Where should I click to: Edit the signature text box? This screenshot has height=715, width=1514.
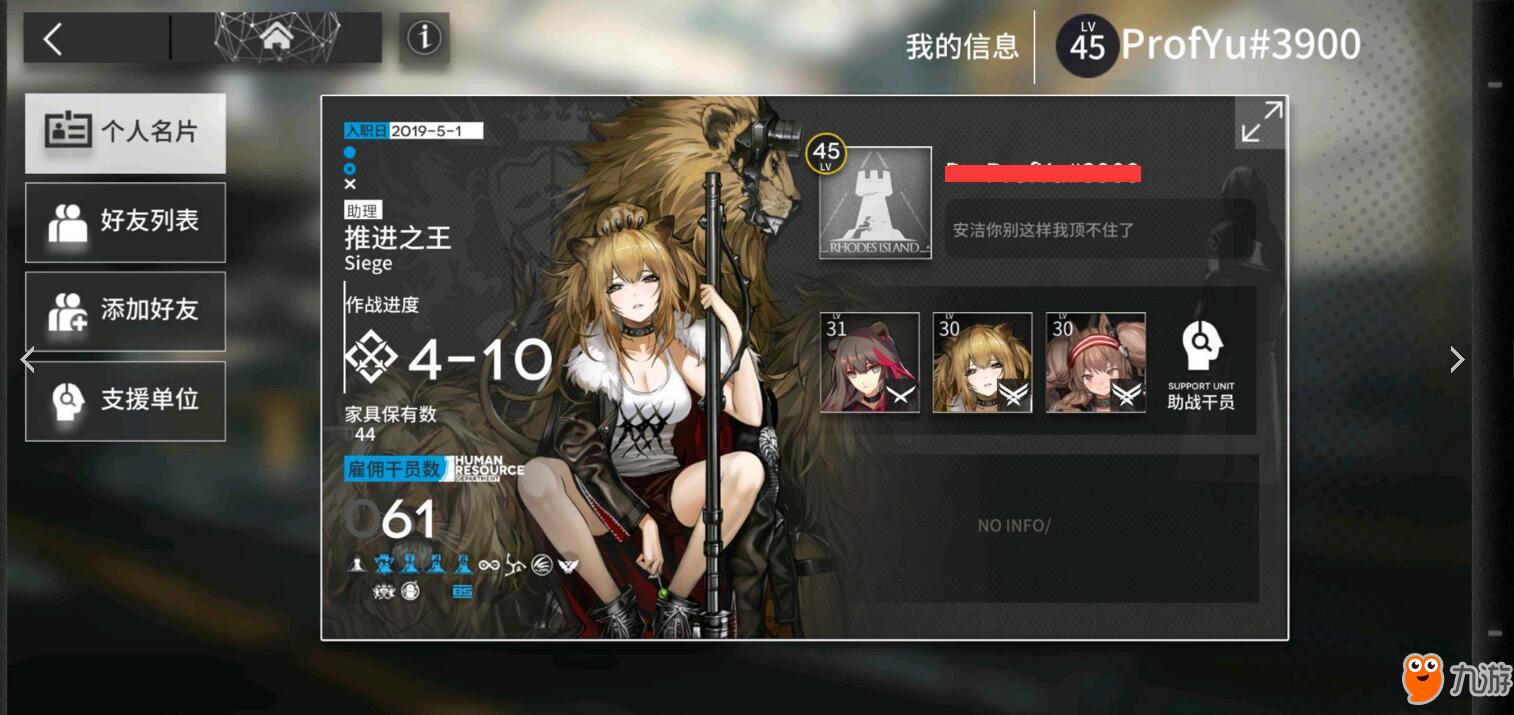click(x=1098, y=229)
